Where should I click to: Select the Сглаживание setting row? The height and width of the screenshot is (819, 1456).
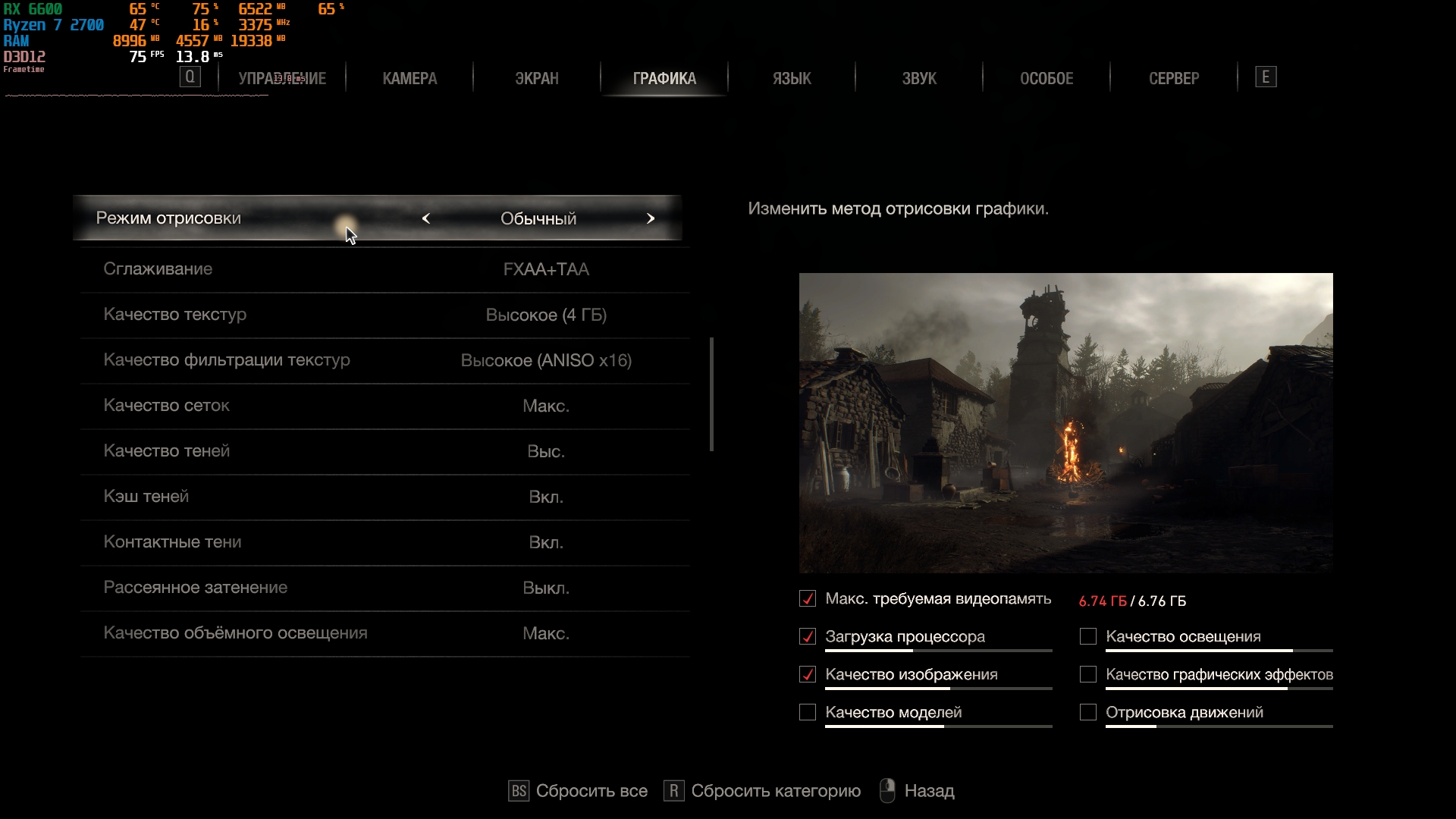[x=385, y=269]
